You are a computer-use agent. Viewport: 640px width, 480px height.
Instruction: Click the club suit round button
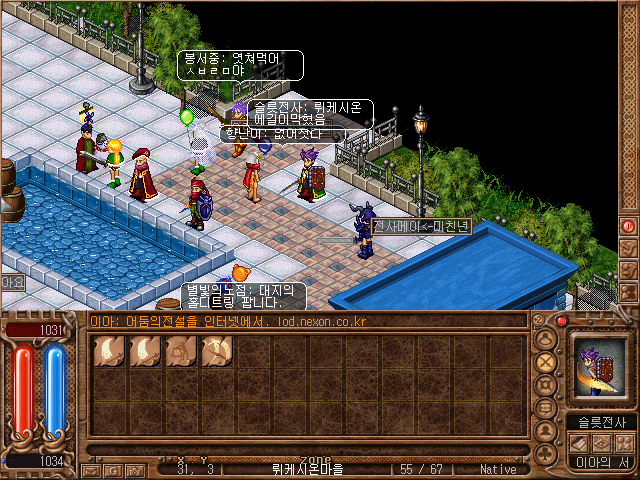click(x=545, y=455)
